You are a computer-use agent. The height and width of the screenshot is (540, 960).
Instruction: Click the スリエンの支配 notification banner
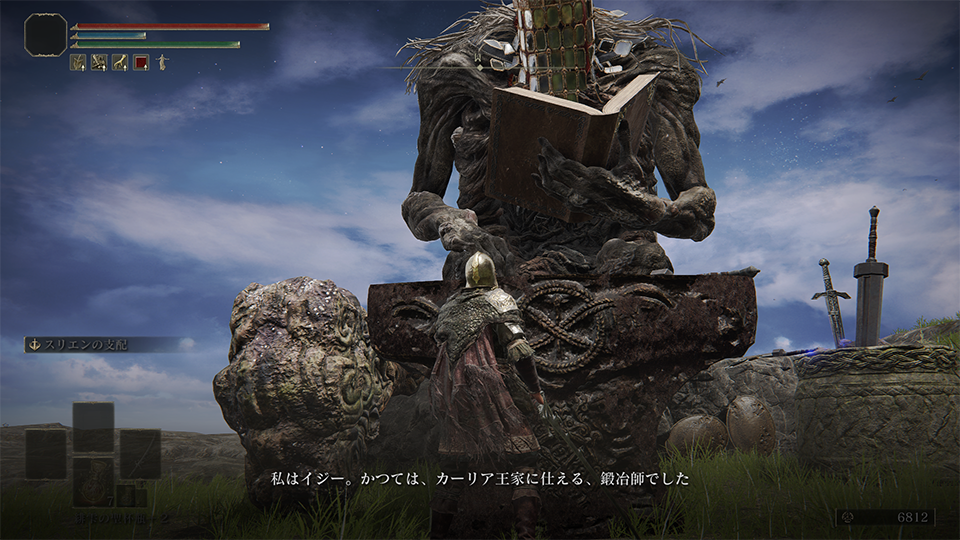point(102,344)
